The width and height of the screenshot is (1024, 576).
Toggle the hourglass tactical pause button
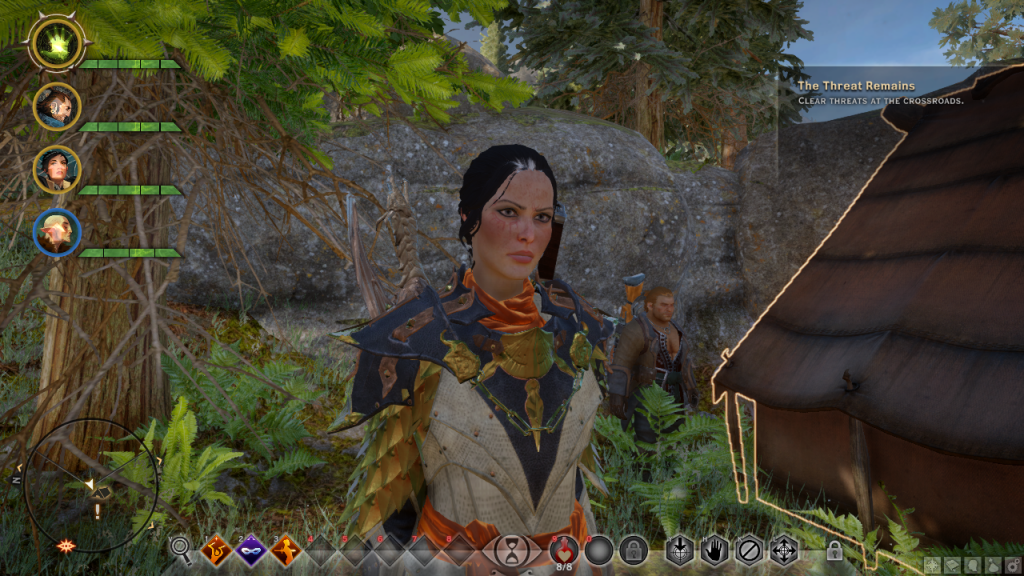point(512,549)
